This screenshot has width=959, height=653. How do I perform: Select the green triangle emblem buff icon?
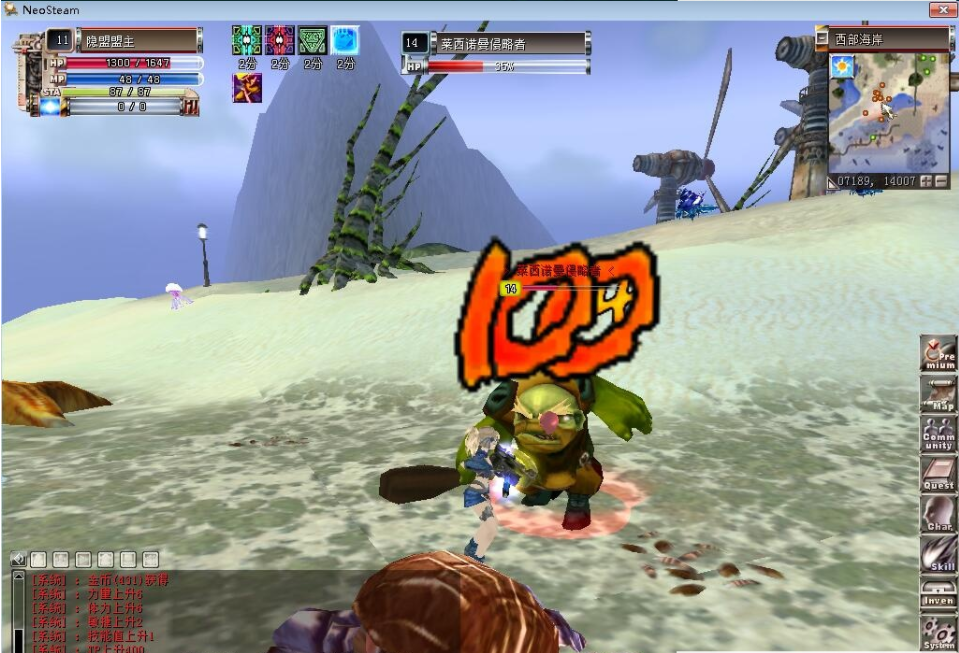tap(312, 40)
